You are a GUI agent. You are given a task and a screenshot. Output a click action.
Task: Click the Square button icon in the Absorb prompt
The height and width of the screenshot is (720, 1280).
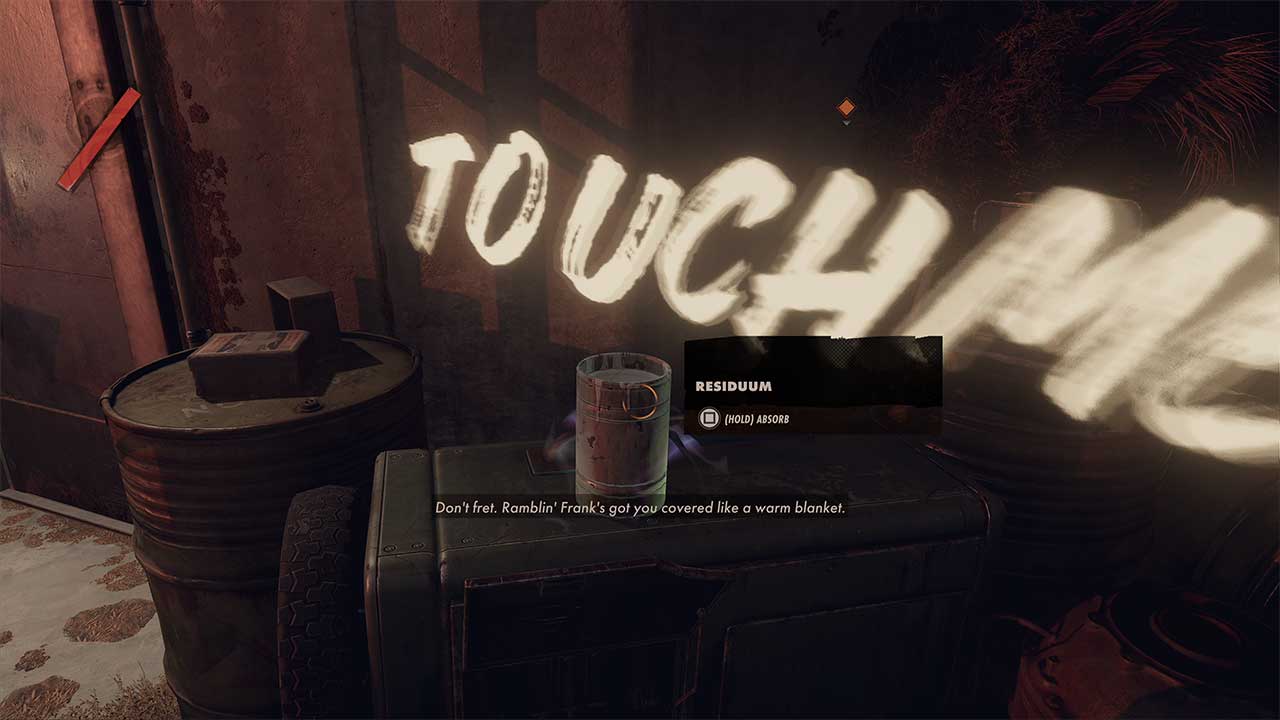[x=708, y=417]
